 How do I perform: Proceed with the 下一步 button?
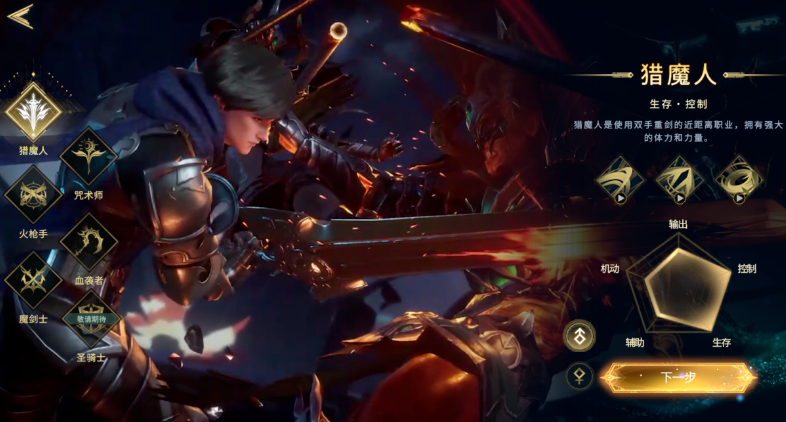(678, 378)
